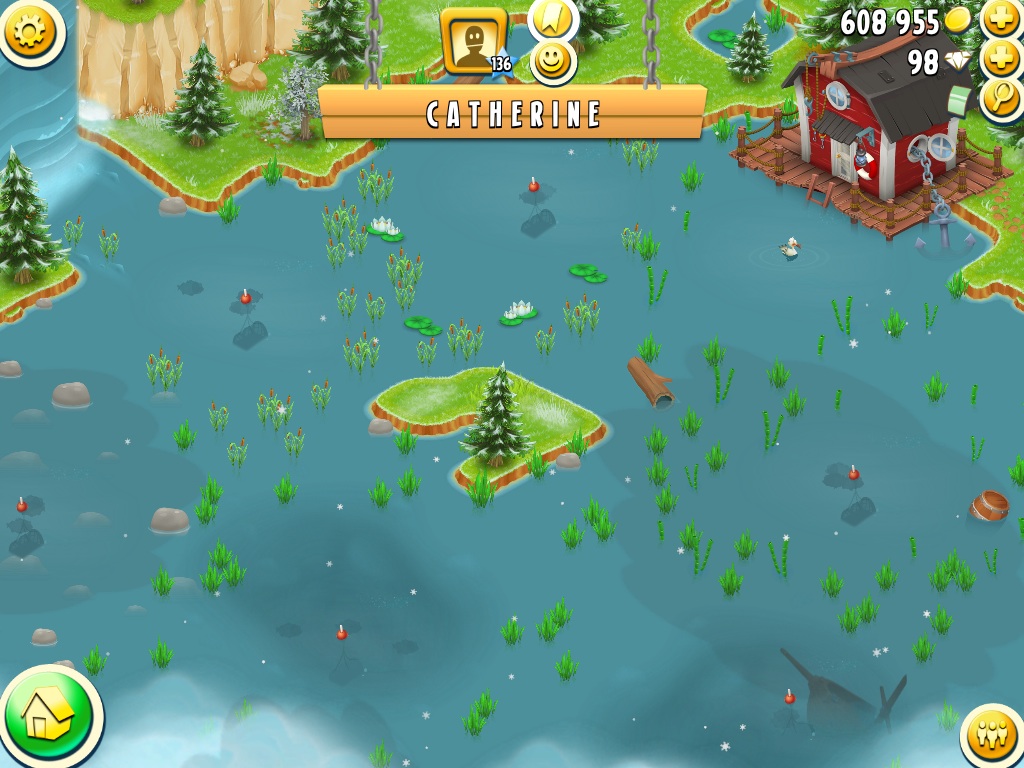Image resolution: width=1024 pixels, height=768 pixels.
Task: View Catherine's player profile picture
Action: tap(473, 41)
